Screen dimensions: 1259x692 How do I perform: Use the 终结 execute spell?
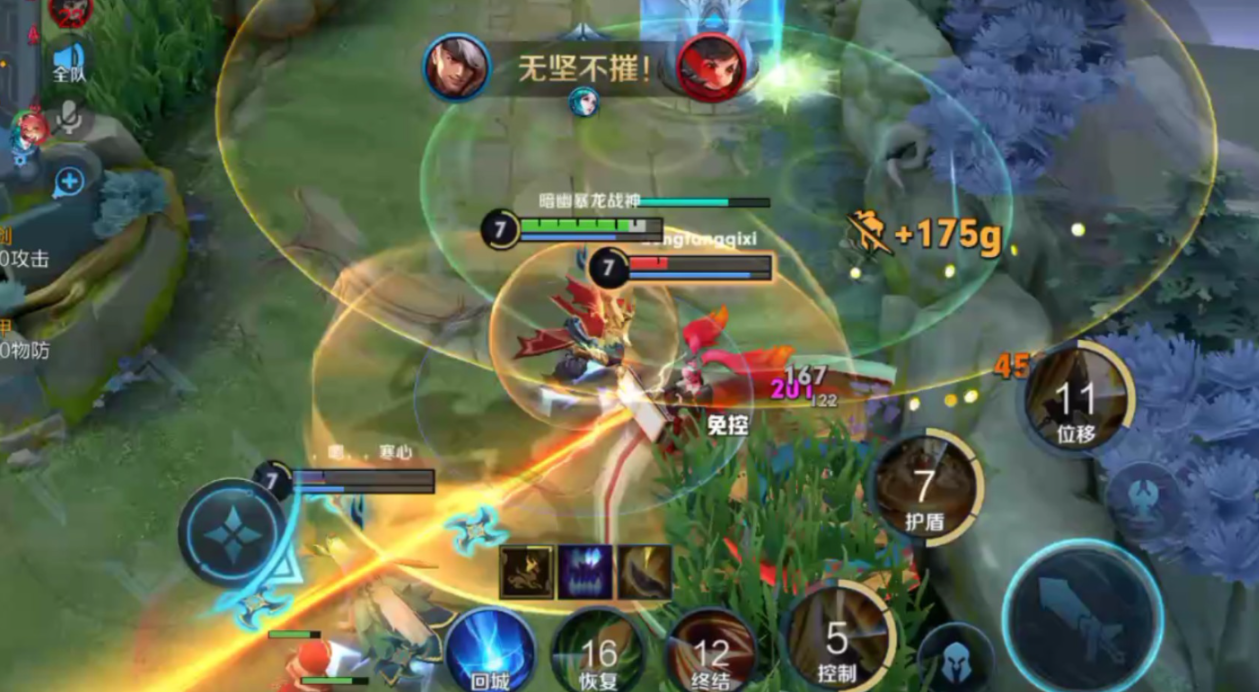[711, 652]
